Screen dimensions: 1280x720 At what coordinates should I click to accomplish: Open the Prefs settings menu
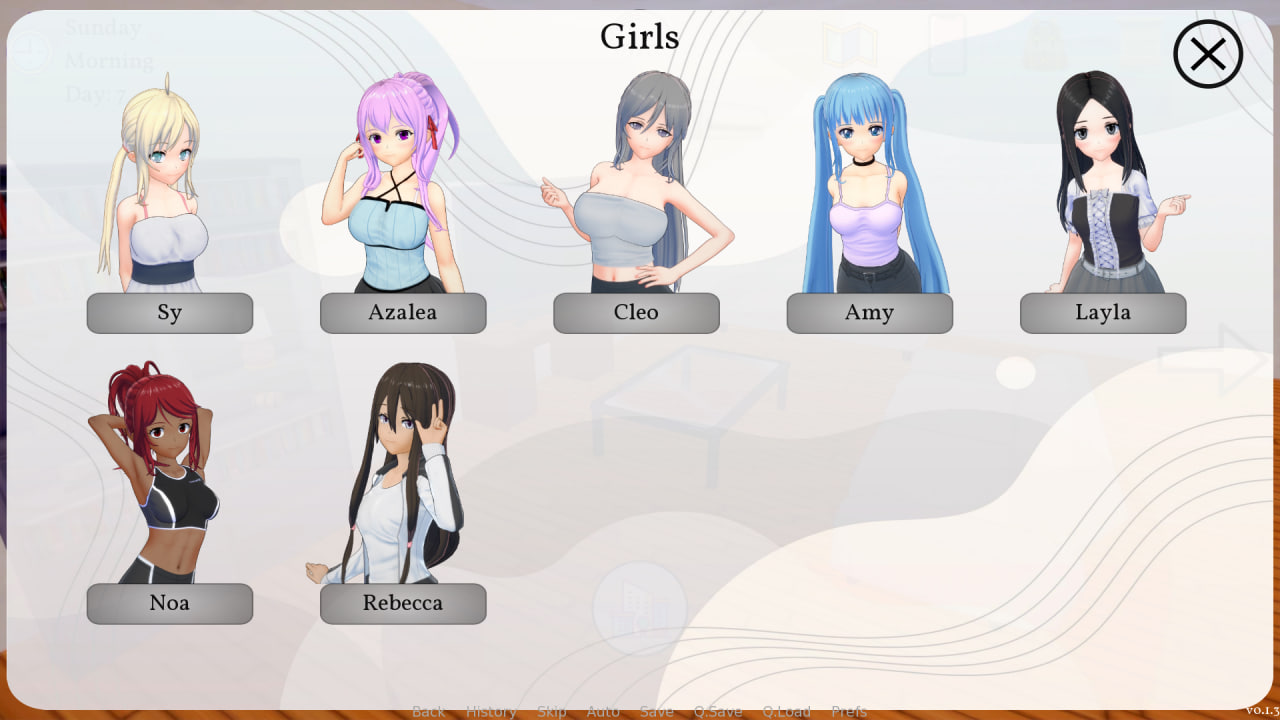pyautogui.click(x=849, y=711)
